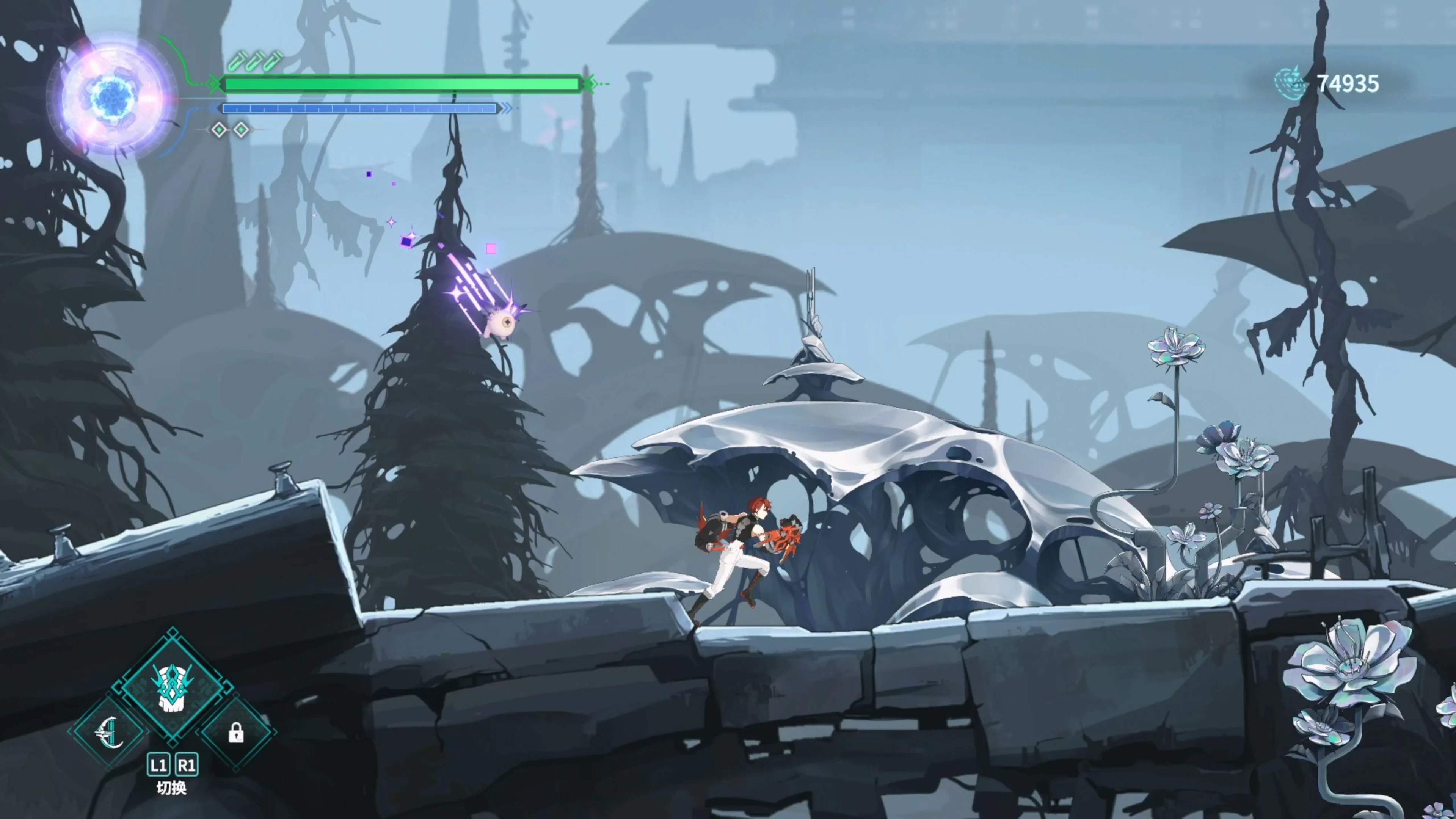Image resolution: width=1456 pixels, height=819 pixels.
Task: Click the first green skill charge diamond
Action: [x=219, y=129]
